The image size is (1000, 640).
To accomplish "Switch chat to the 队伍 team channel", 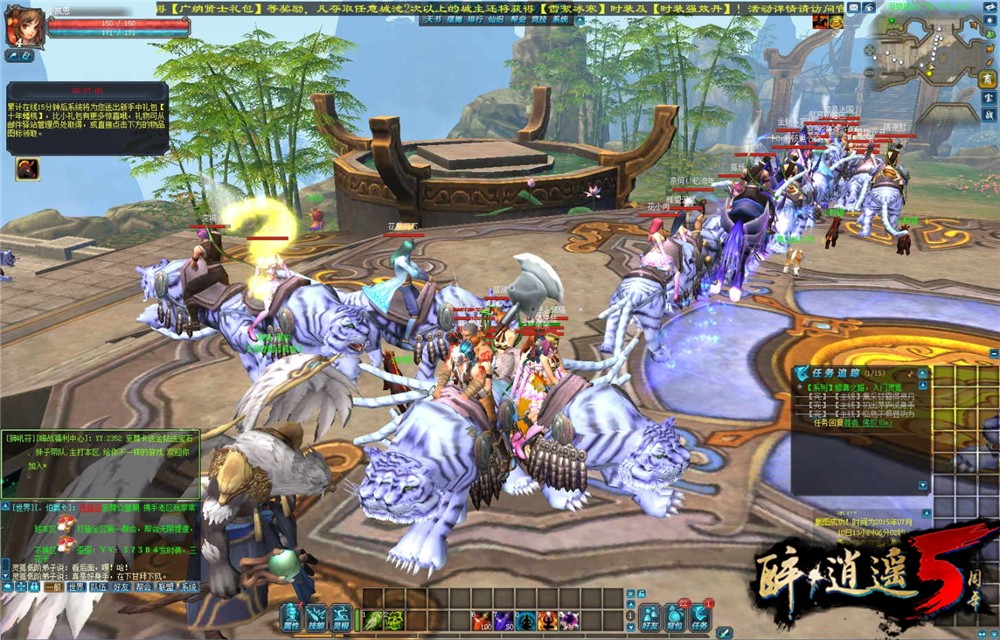I will tap(99, 587).
